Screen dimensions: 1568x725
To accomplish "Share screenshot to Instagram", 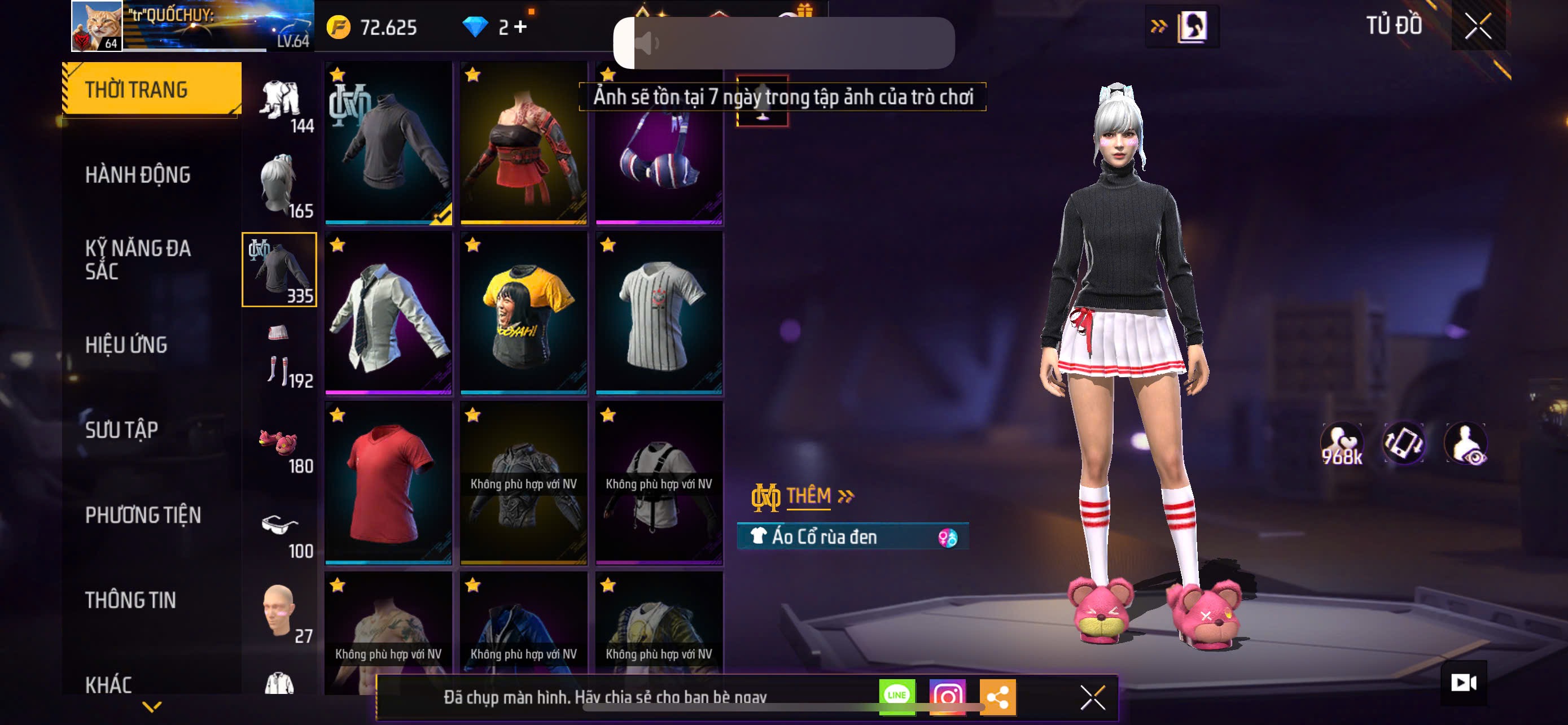I will (947, 696).
